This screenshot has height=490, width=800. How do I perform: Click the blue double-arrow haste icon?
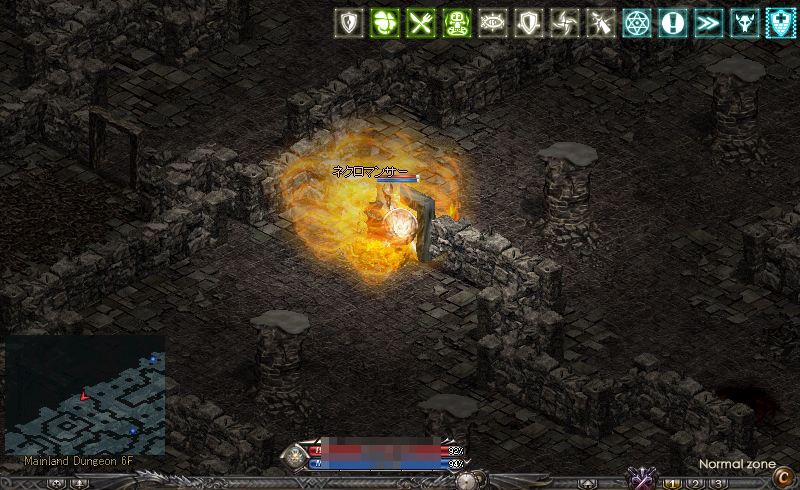pos(707,24)
